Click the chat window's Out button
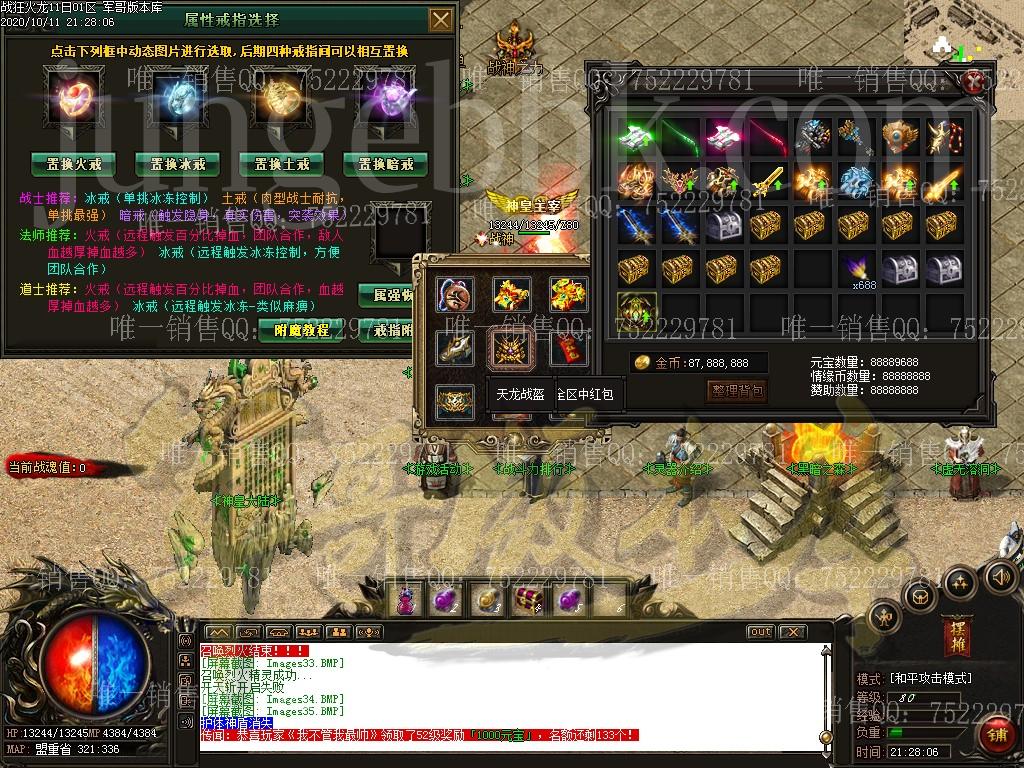 (761, 632)
